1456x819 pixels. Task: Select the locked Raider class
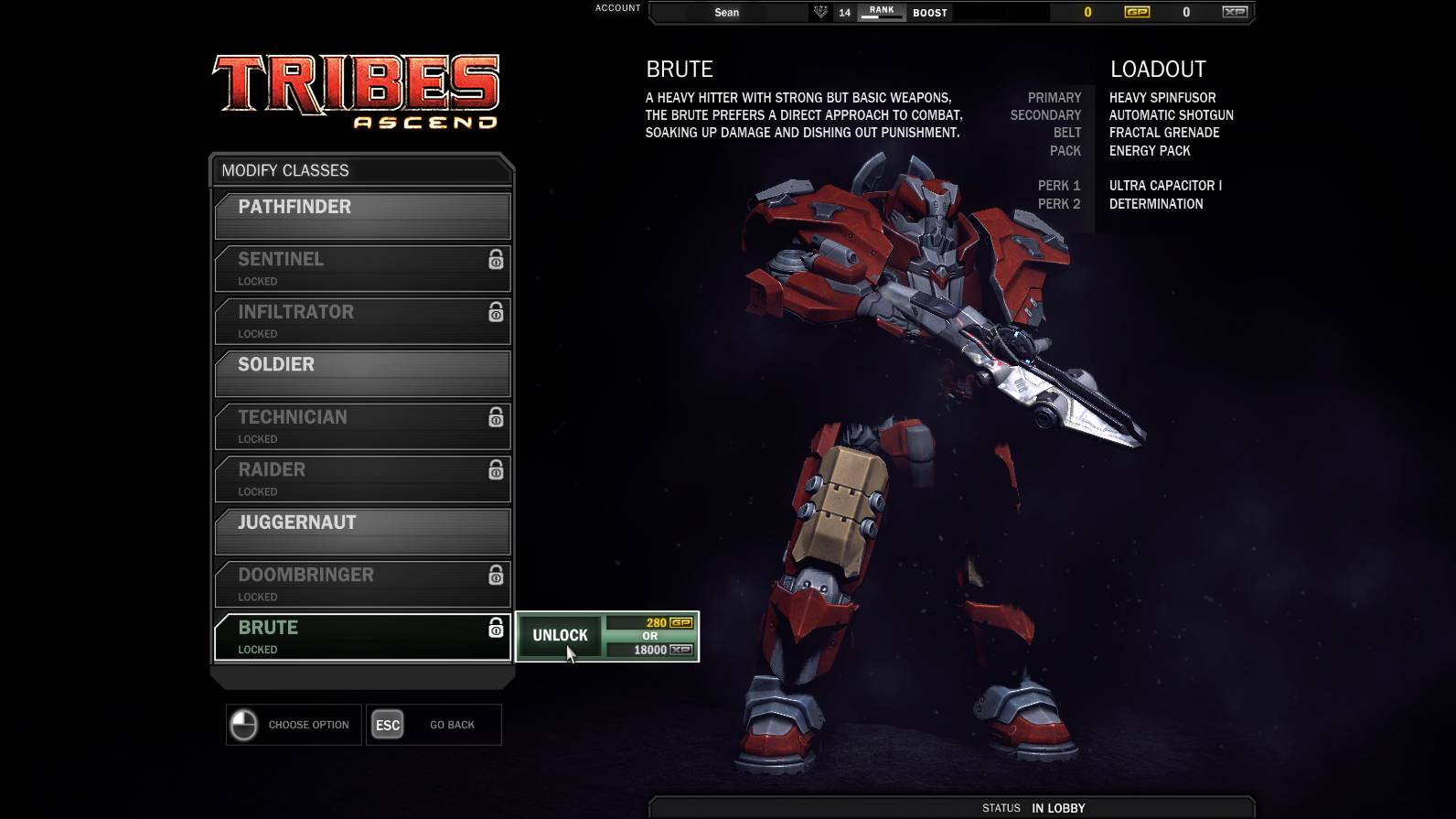(362, 478)
